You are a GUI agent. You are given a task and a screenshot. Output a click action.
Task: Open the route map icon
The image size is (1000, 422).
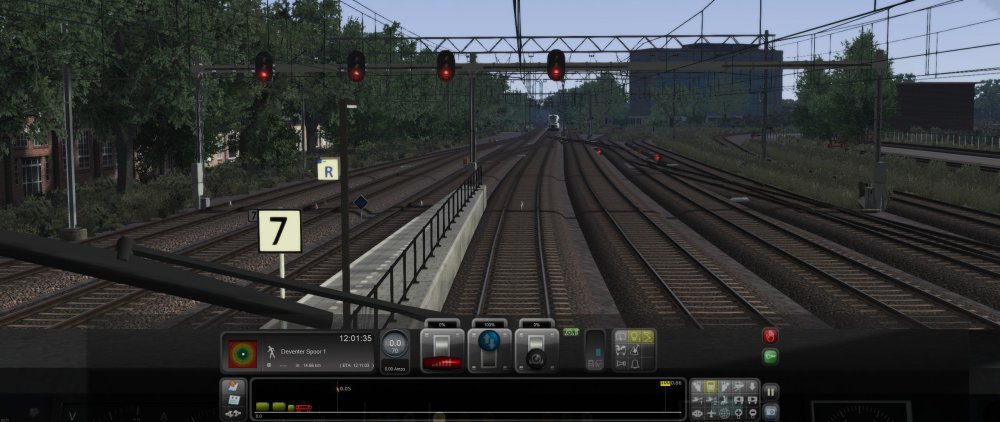(233, 387)
